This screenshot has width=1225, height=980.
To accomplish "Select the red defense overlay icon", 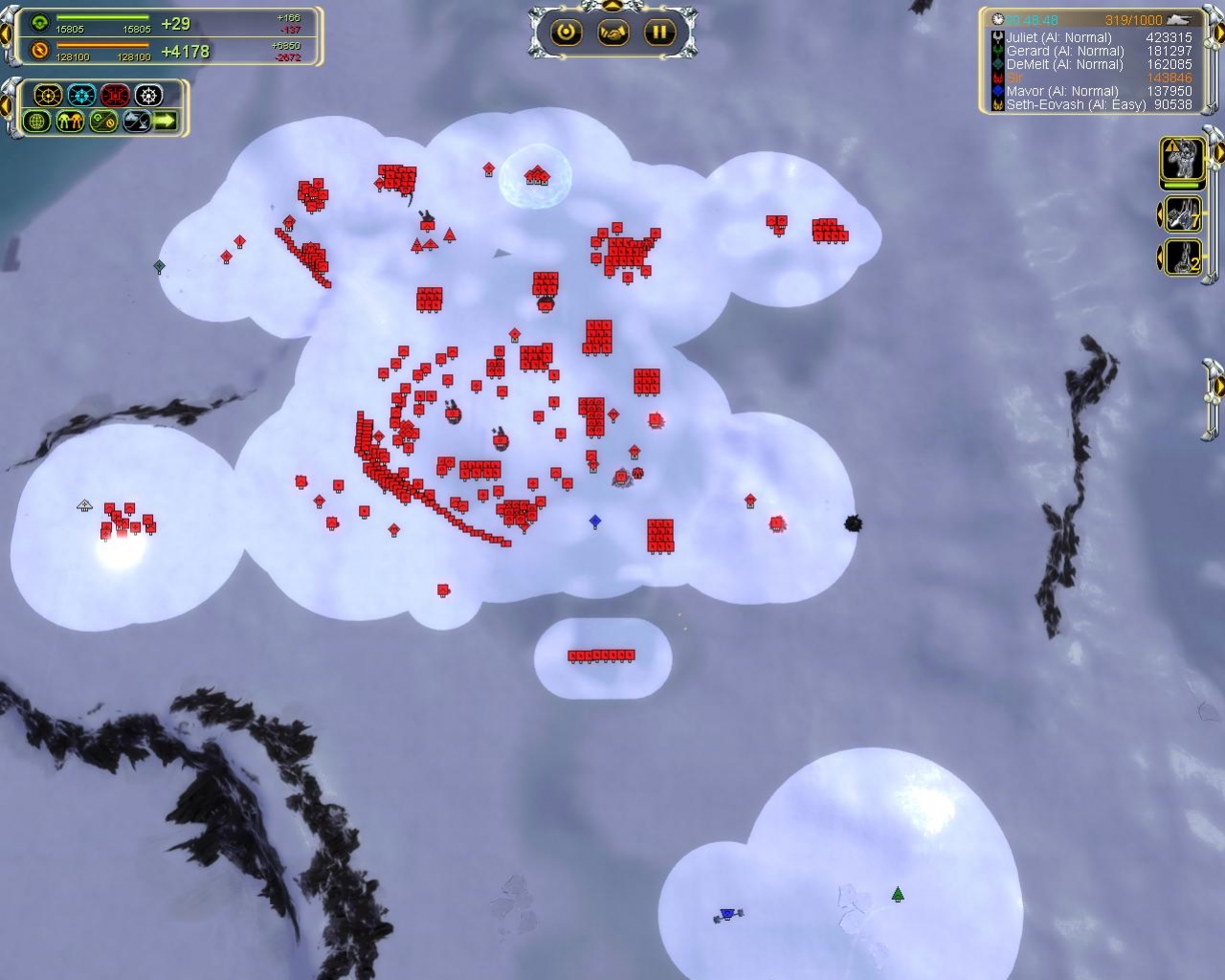I will pyautogui.click(x=115, y=95).
